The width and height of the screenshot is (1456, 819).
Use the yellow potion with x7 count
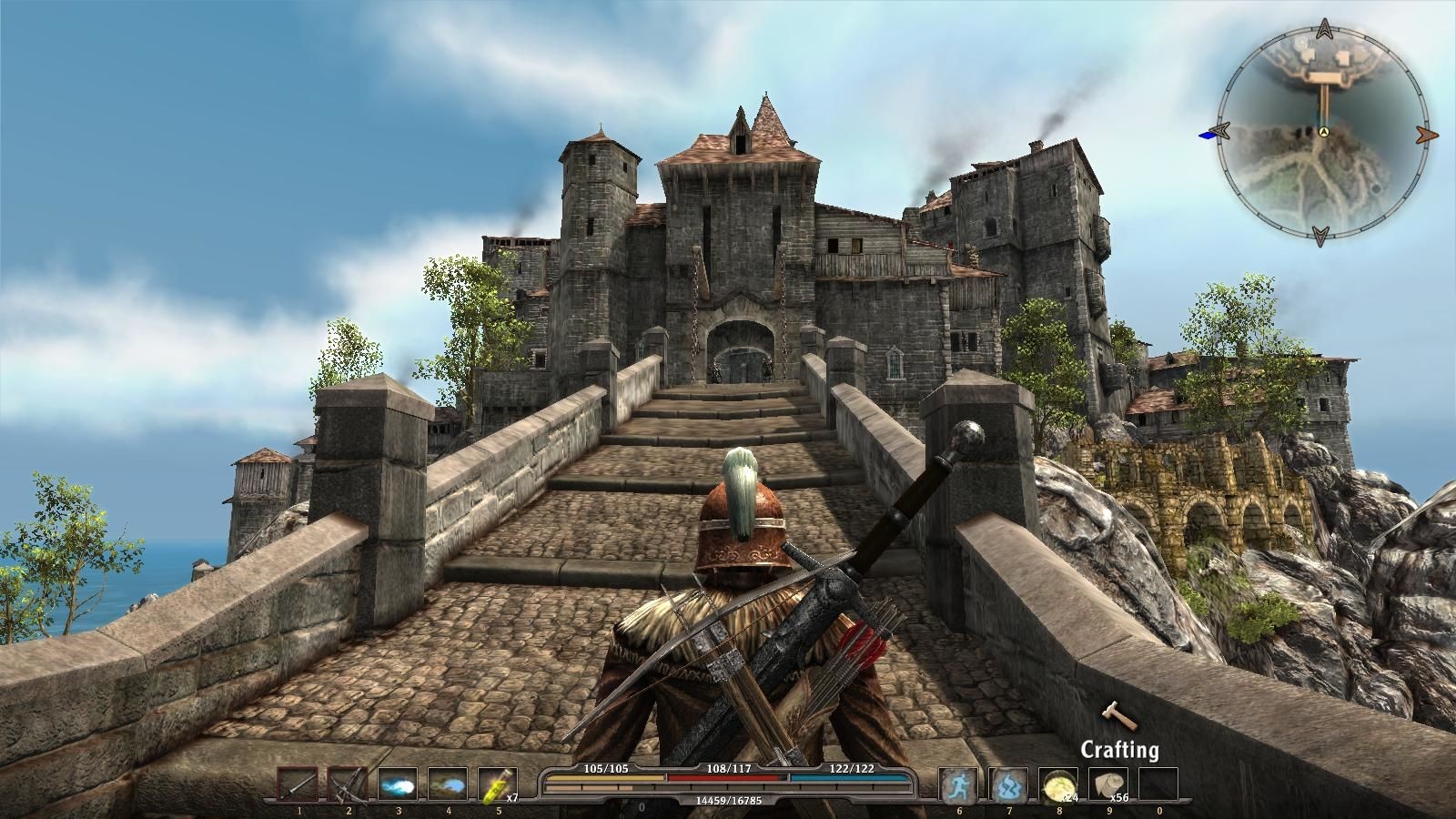[x=497, y=784]
